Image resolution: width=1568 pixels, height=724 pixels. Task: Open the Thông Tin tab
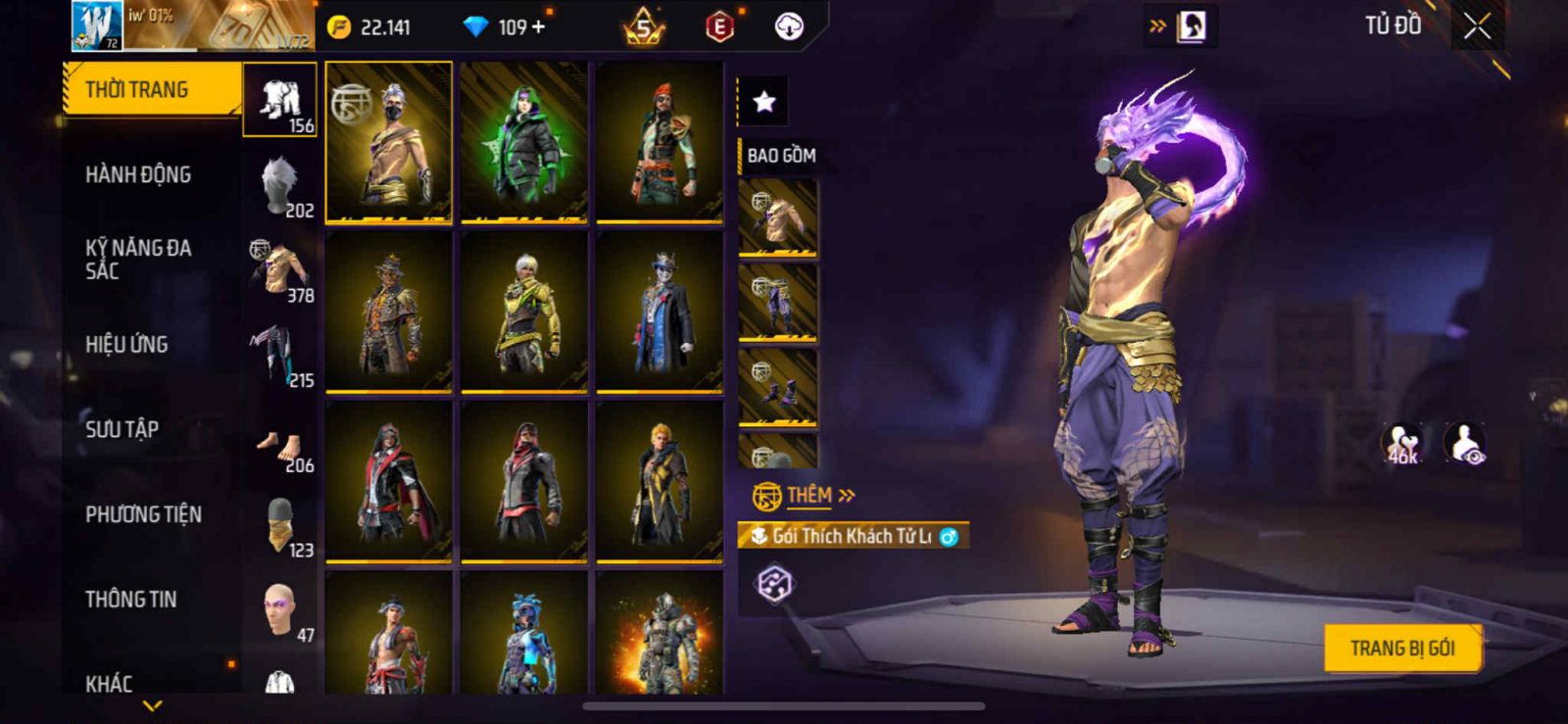pyautogui.click(x=130, y=600)
